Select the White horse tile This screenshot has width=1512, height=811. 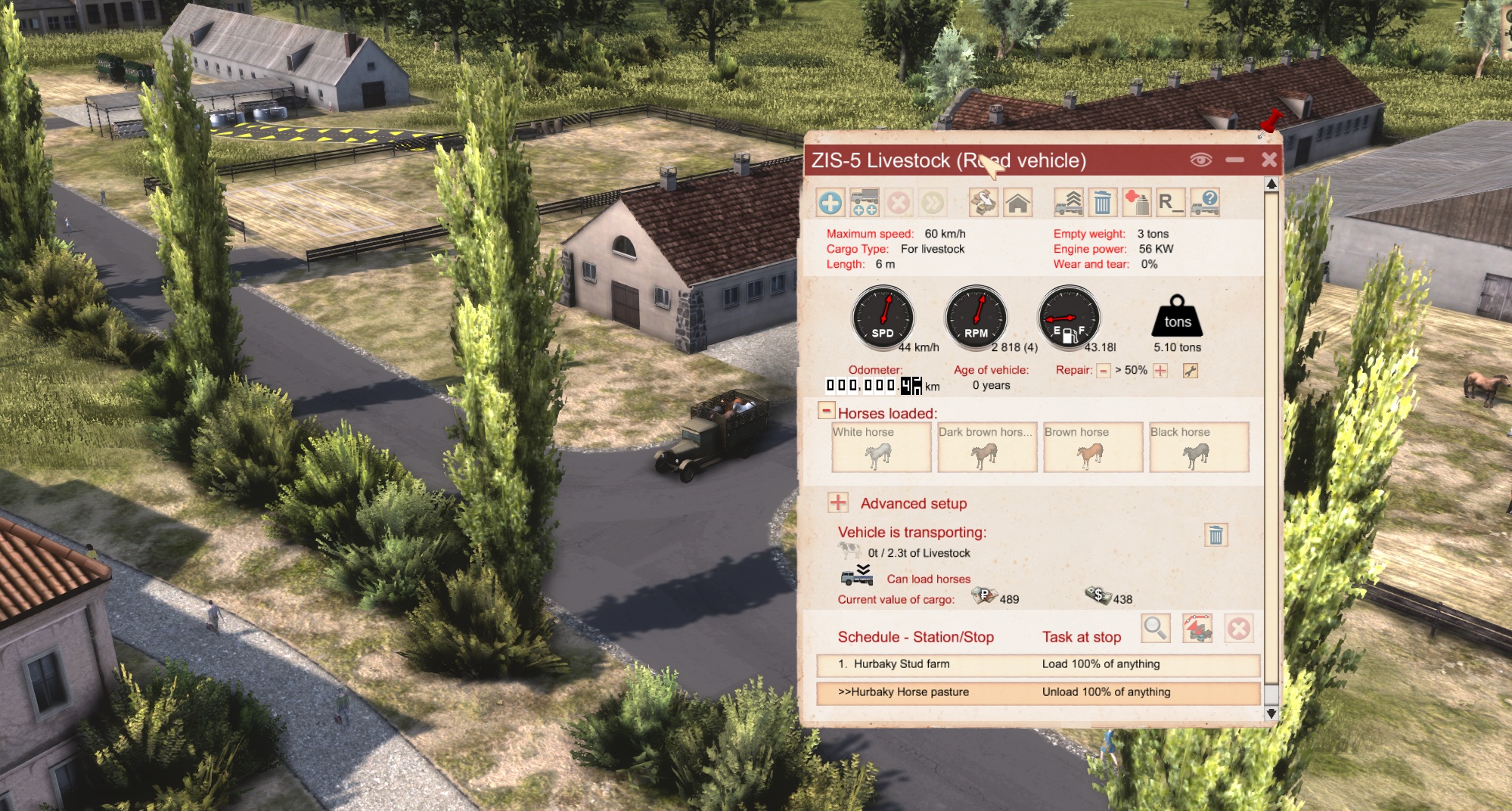point(881,447)
